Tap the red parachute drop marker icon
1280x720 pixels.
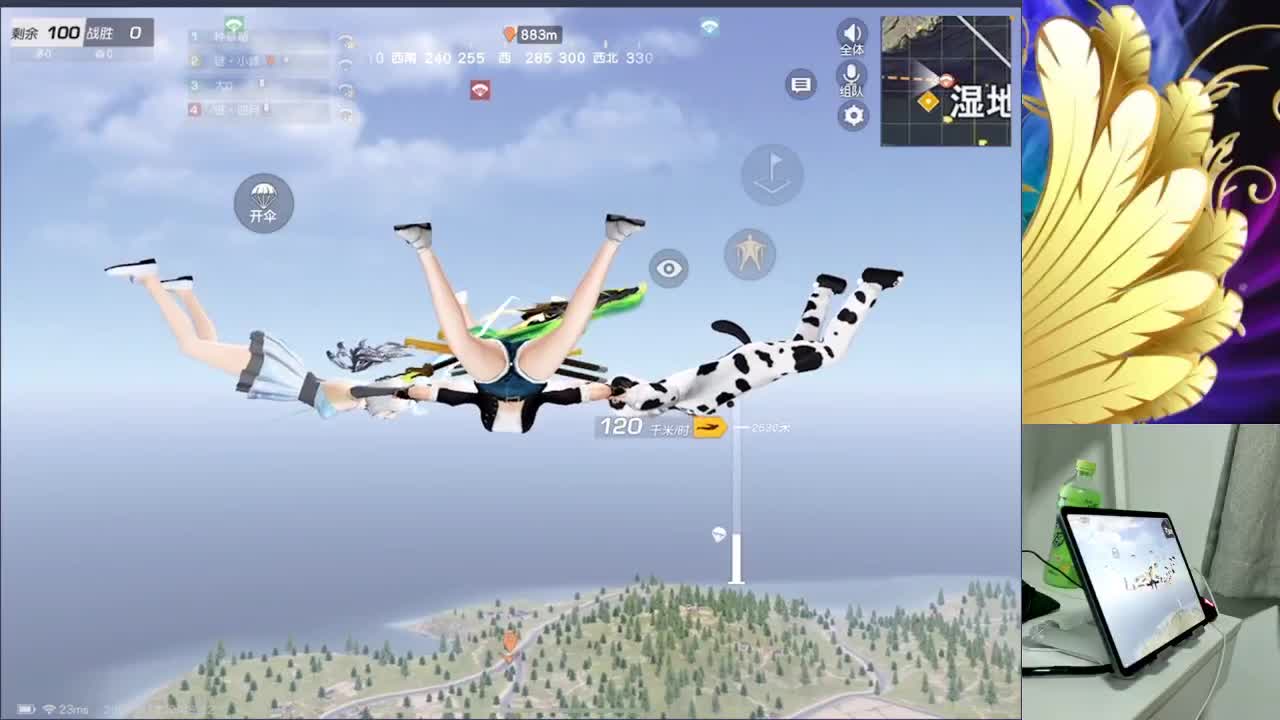(481, 89)
